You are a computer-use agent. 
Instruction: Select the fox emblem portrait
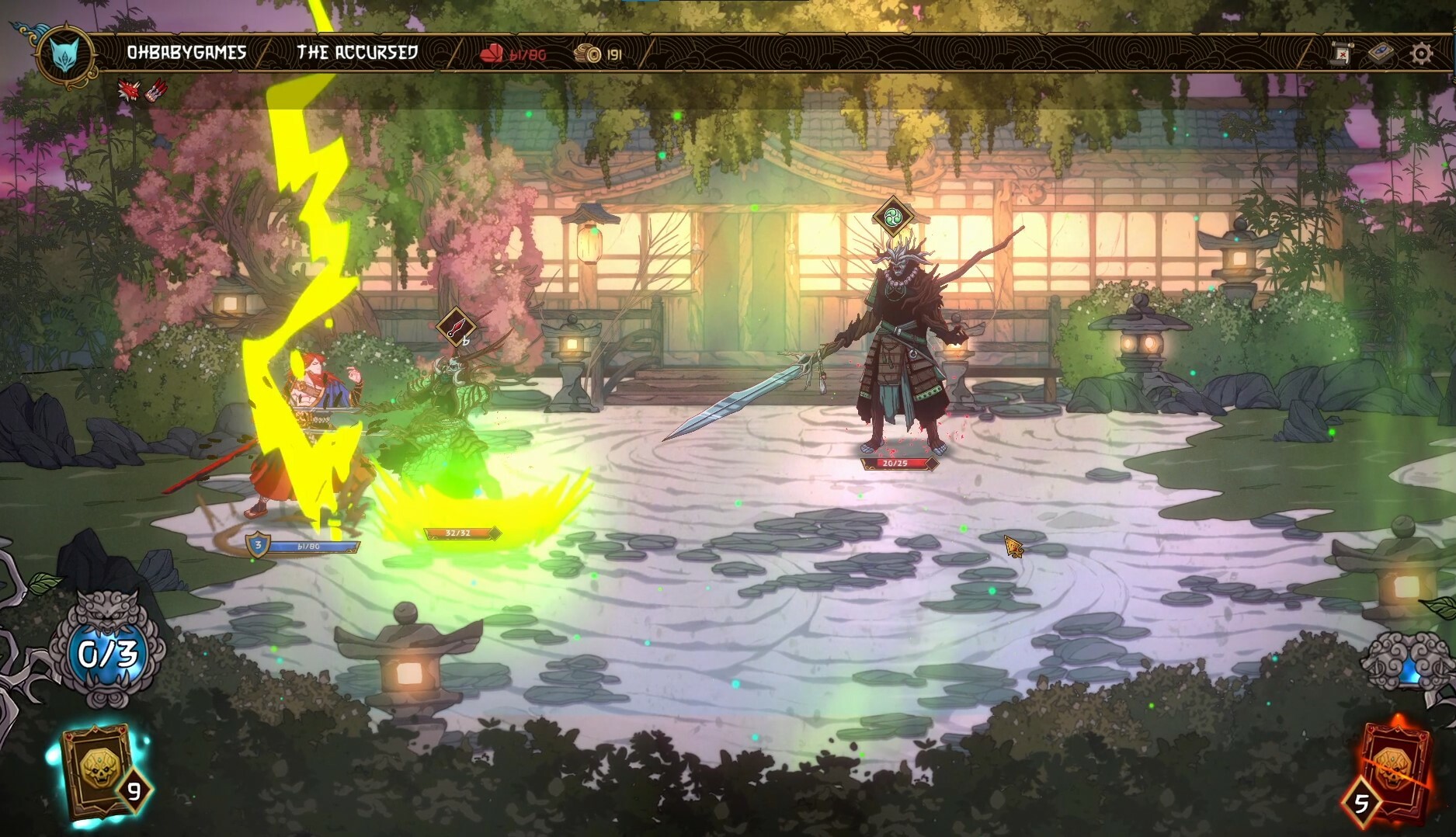(66, 54)
